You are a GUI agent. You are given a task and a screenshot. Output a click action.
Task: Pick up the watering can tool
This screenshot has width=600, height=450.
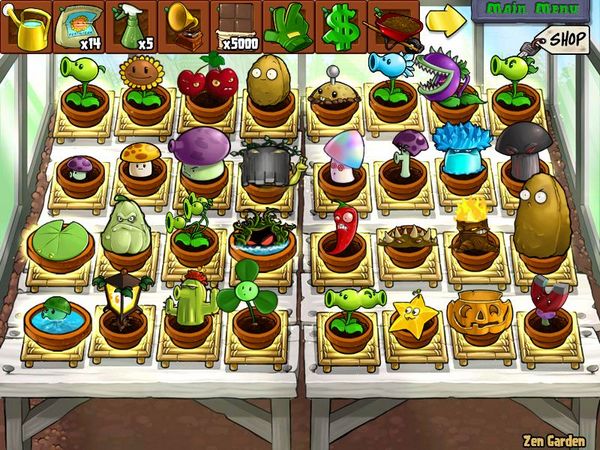[26, 26]
